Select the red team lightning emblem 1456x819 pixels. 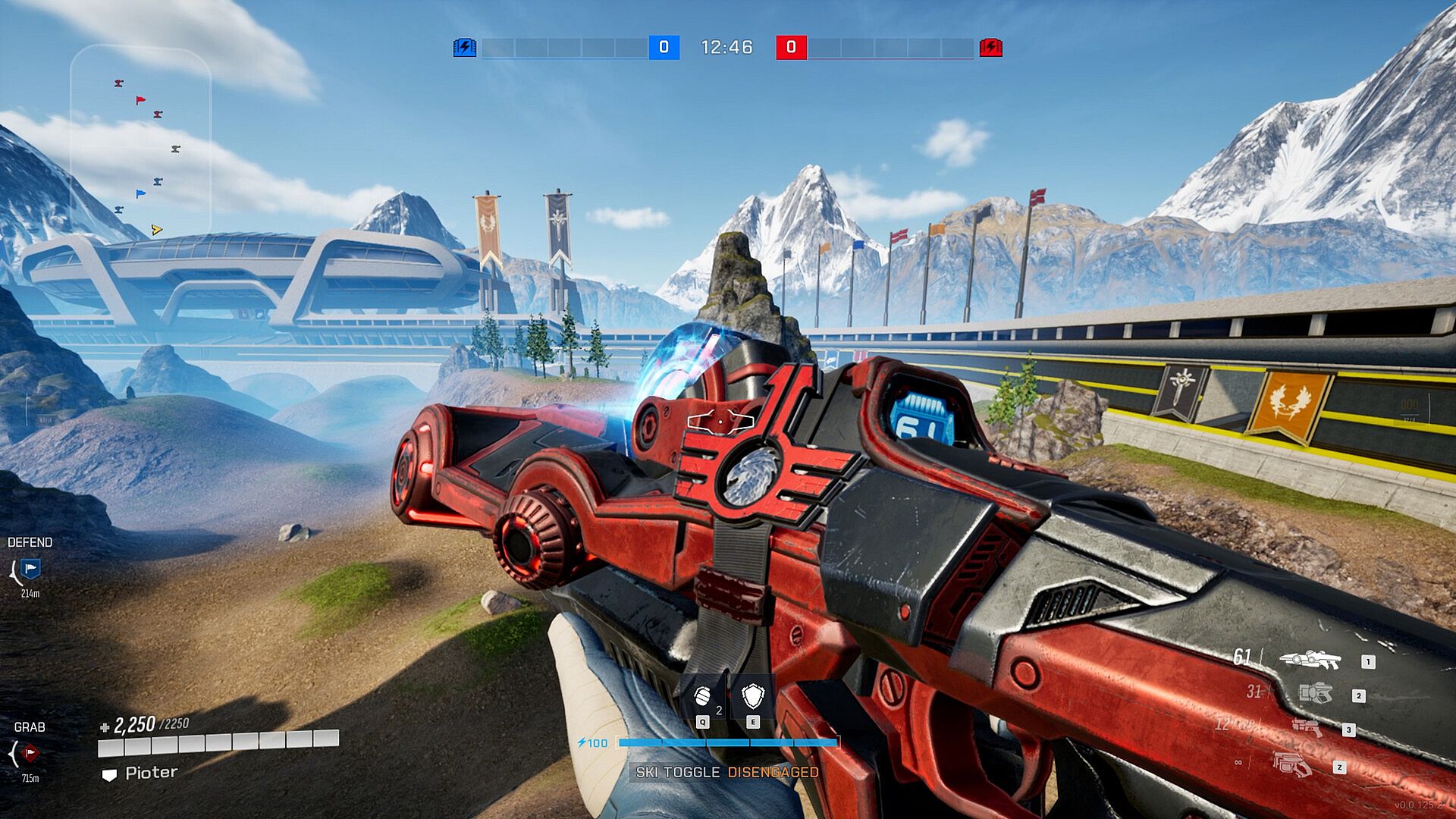[990, 48]
